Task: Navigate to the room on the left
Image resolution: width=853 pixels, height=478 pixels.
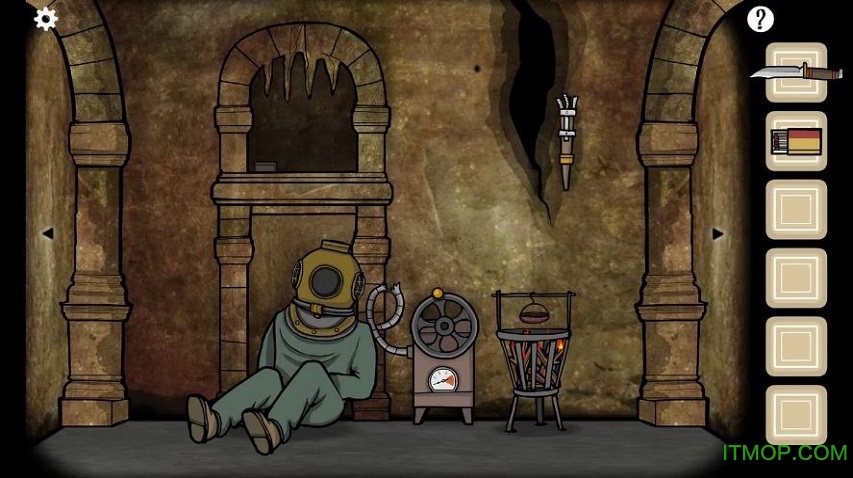Action: (x=46, y=234)
